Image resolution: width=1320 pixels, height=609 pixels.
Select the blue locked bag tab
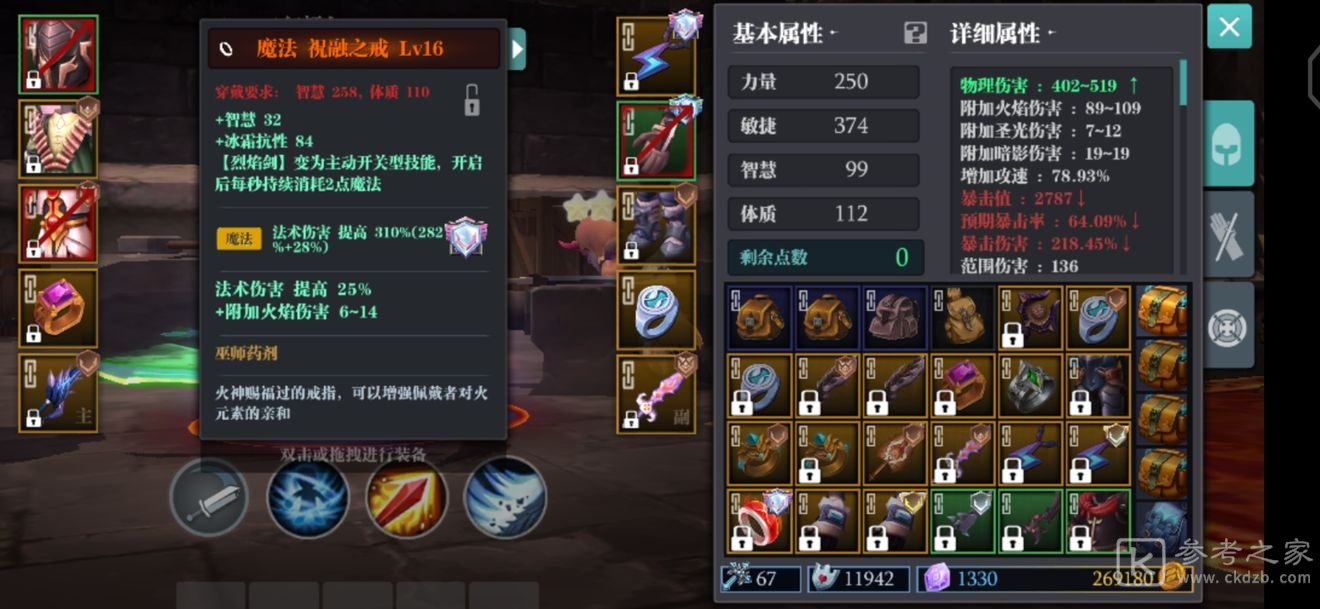[x=1162, y=523]
